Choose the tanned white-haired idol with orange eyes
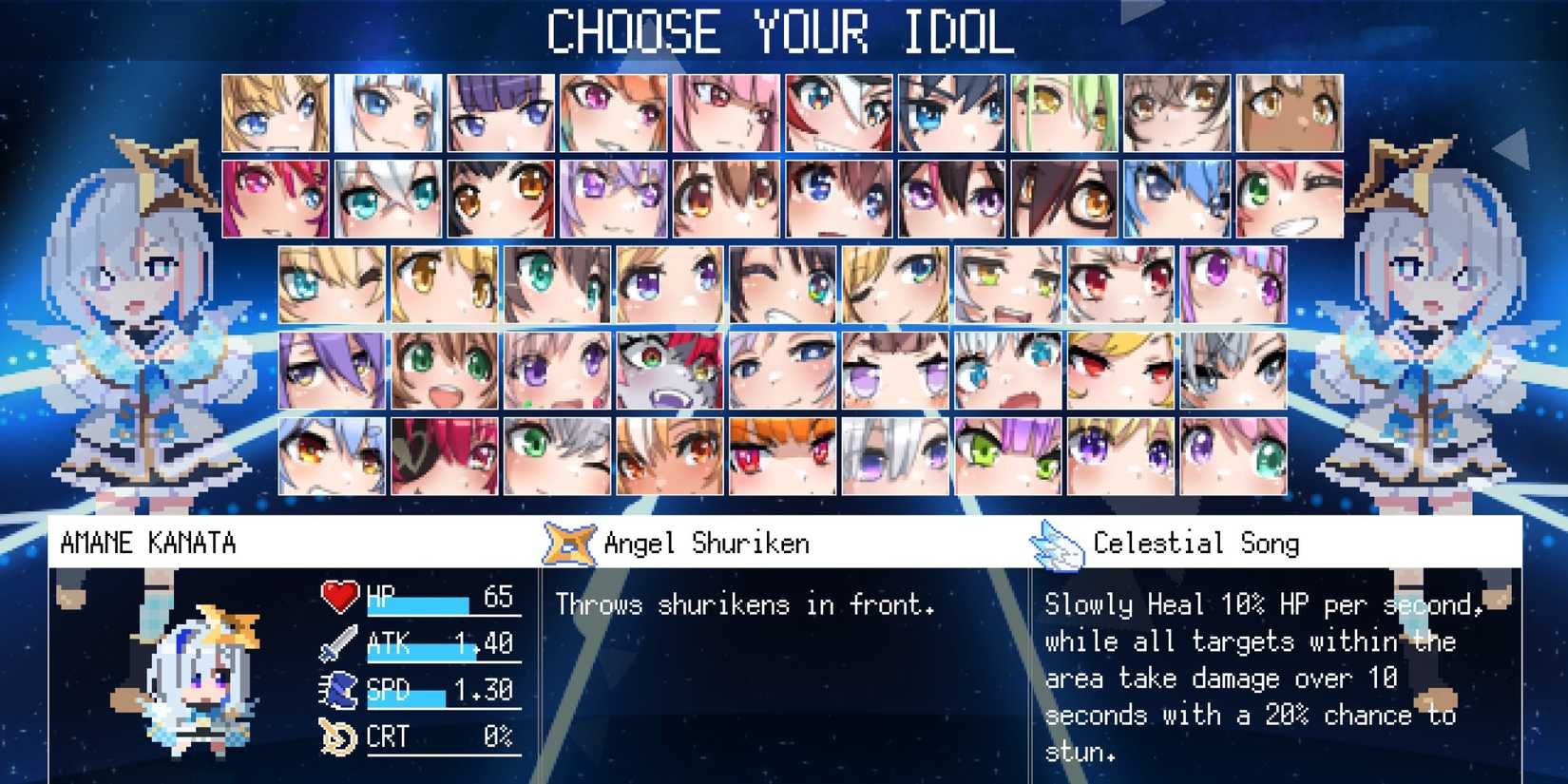1568x784 pixels. coord(670,456)
